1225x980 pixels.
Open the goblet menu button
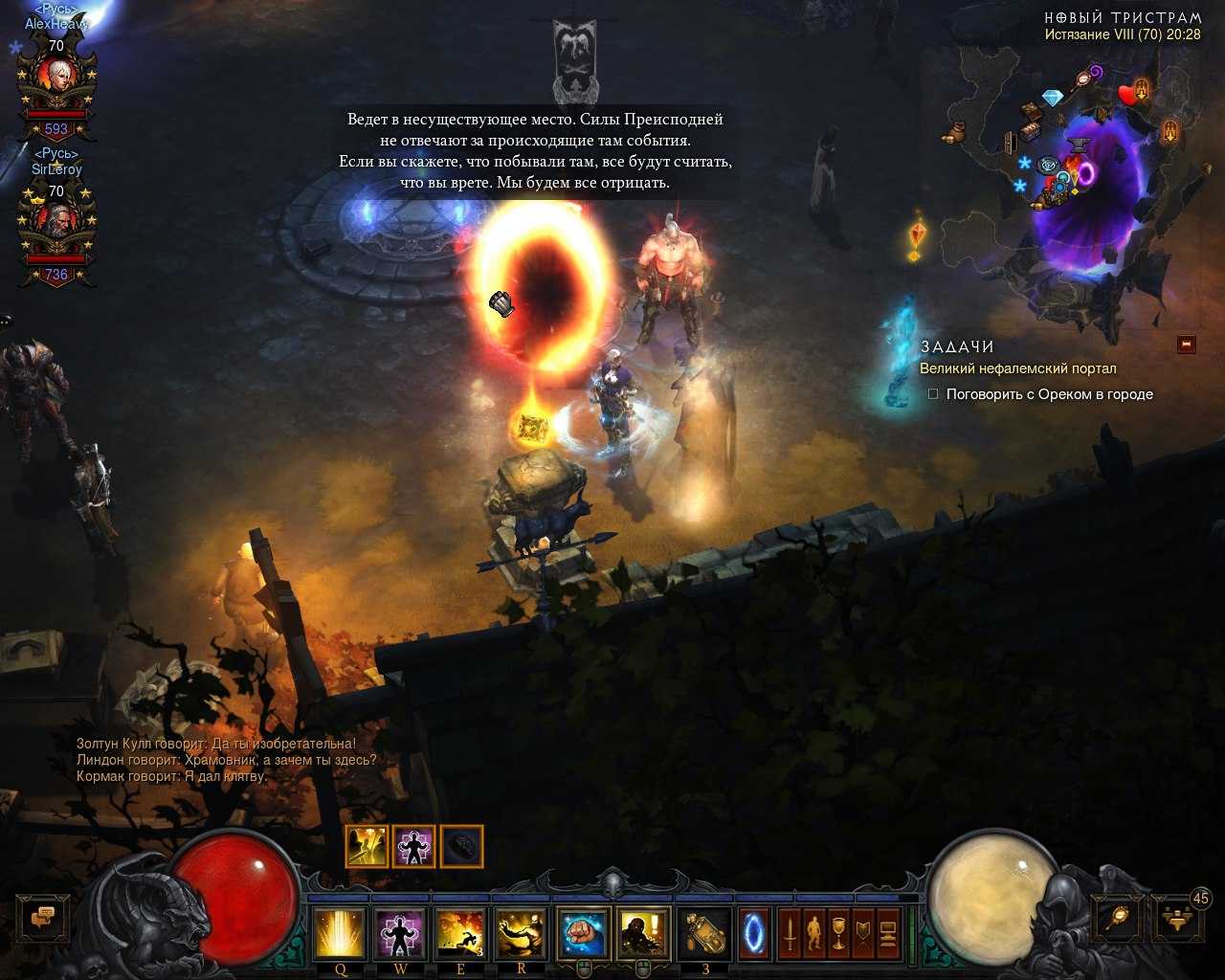(838, 933)
